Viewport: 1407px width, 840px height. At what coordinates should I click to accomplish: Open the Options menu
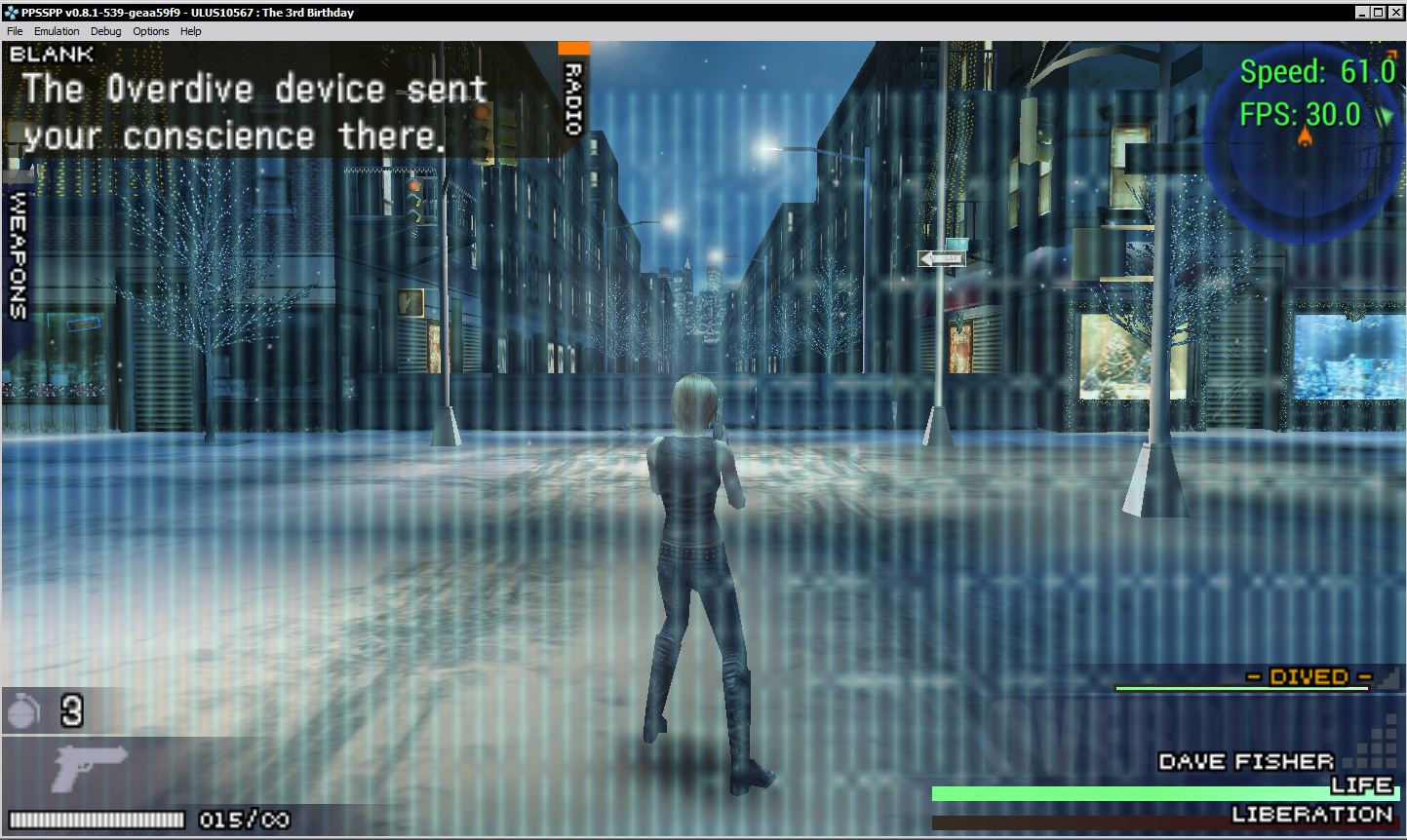tap(151, 31)
